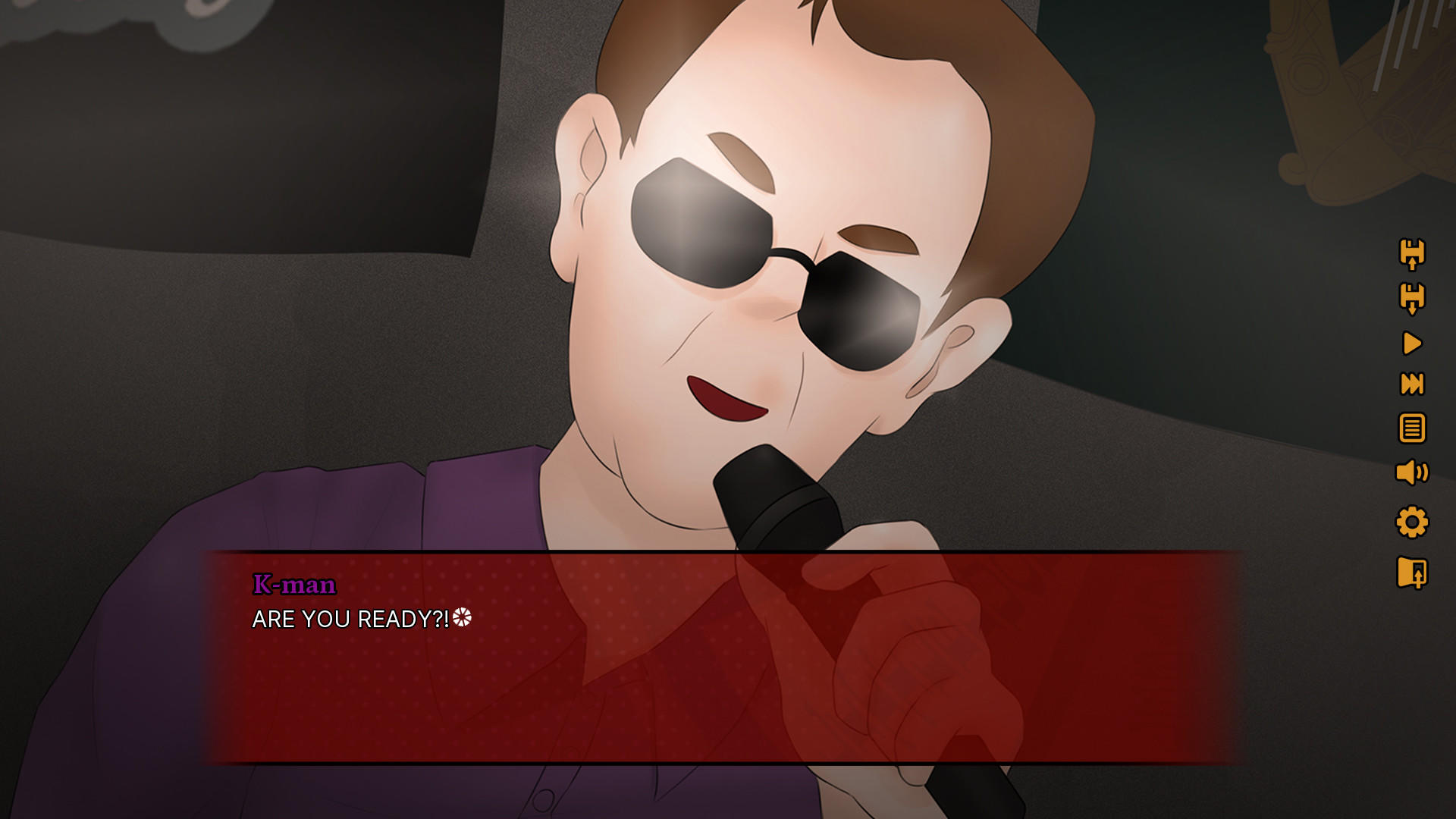Open the dialogue history log
1456x819 pixels.
1412,428
